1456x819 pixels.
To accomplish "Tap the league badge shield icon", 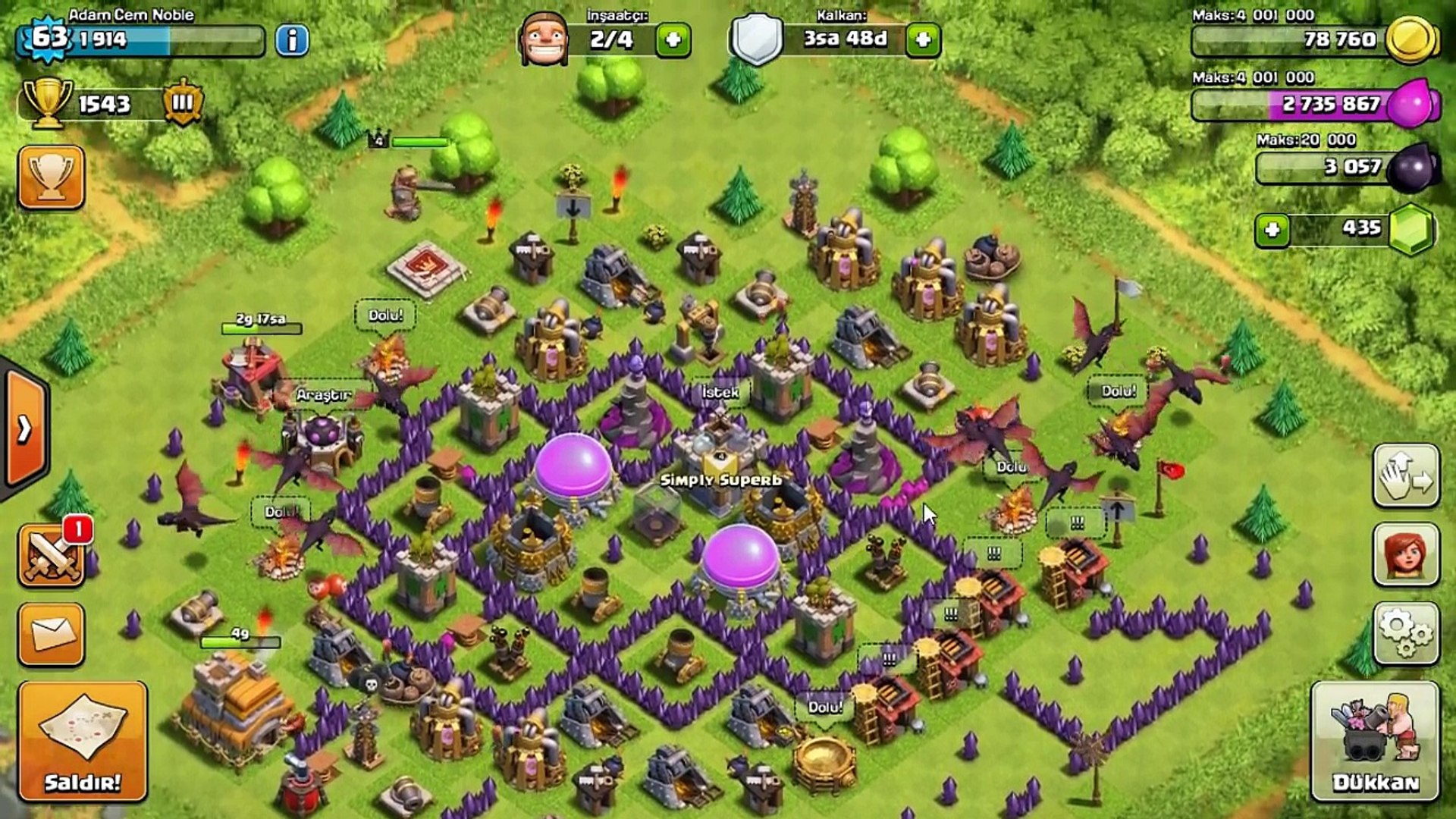I will 183,102.
